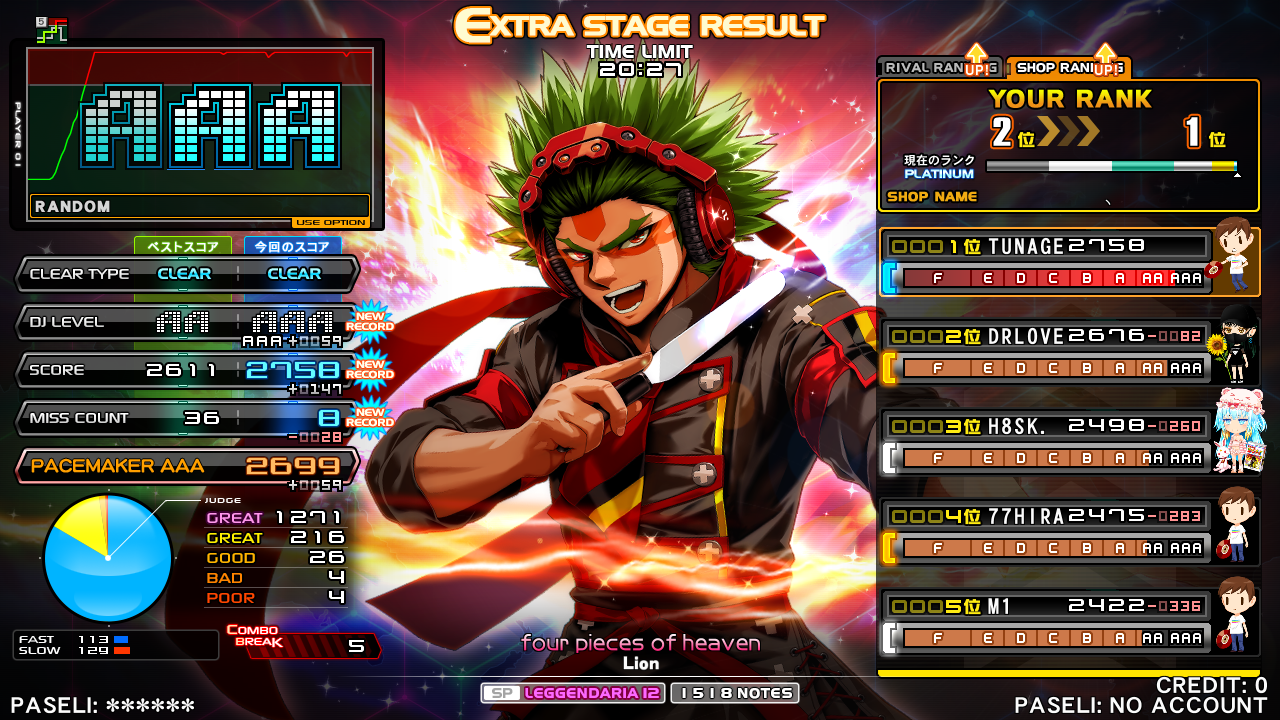Click the green ベストスコア column label
1280x720 pixels.
(183, 246)
